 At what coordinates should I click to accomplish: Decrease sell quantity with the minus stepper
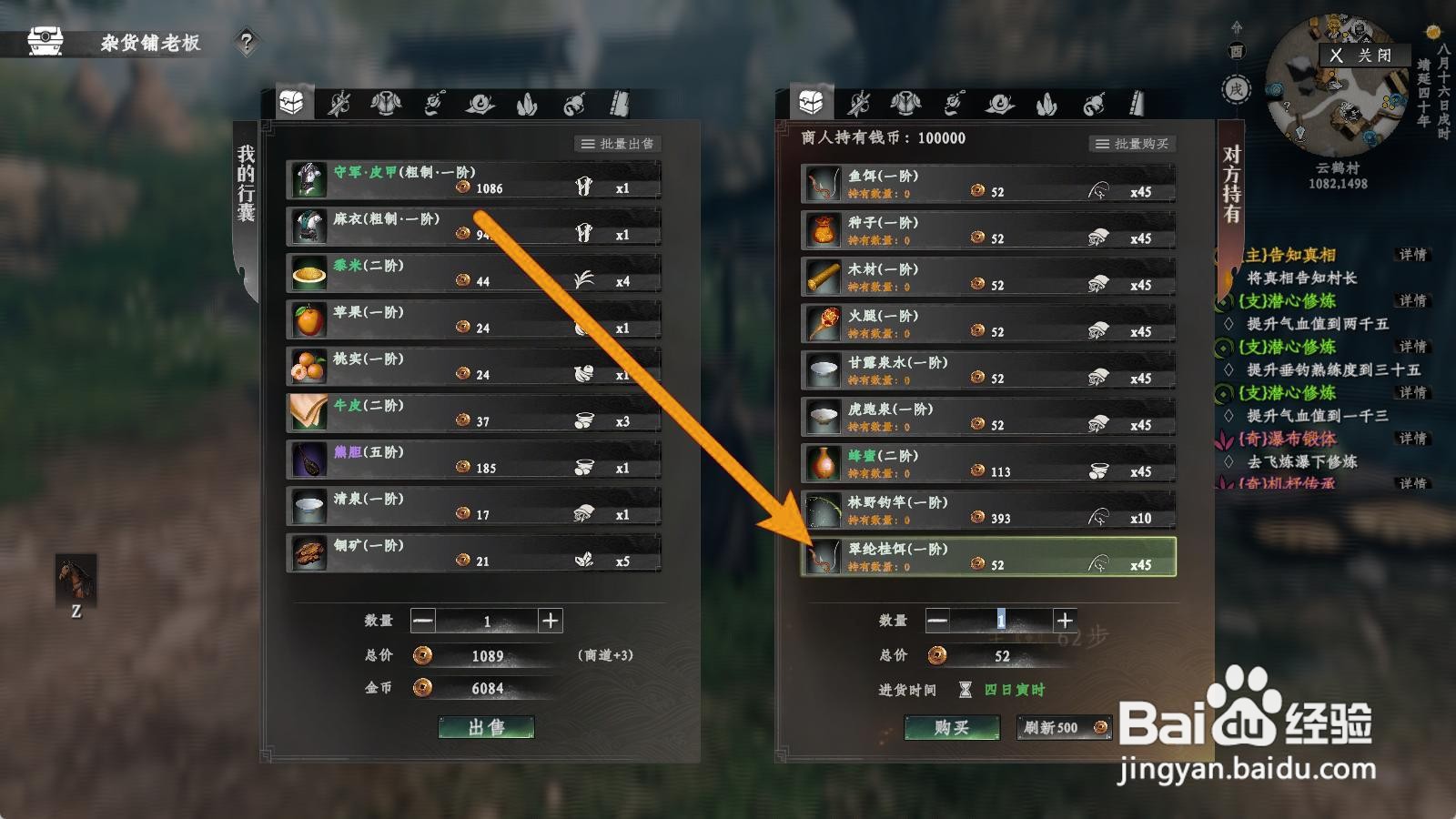click(421, 621)
